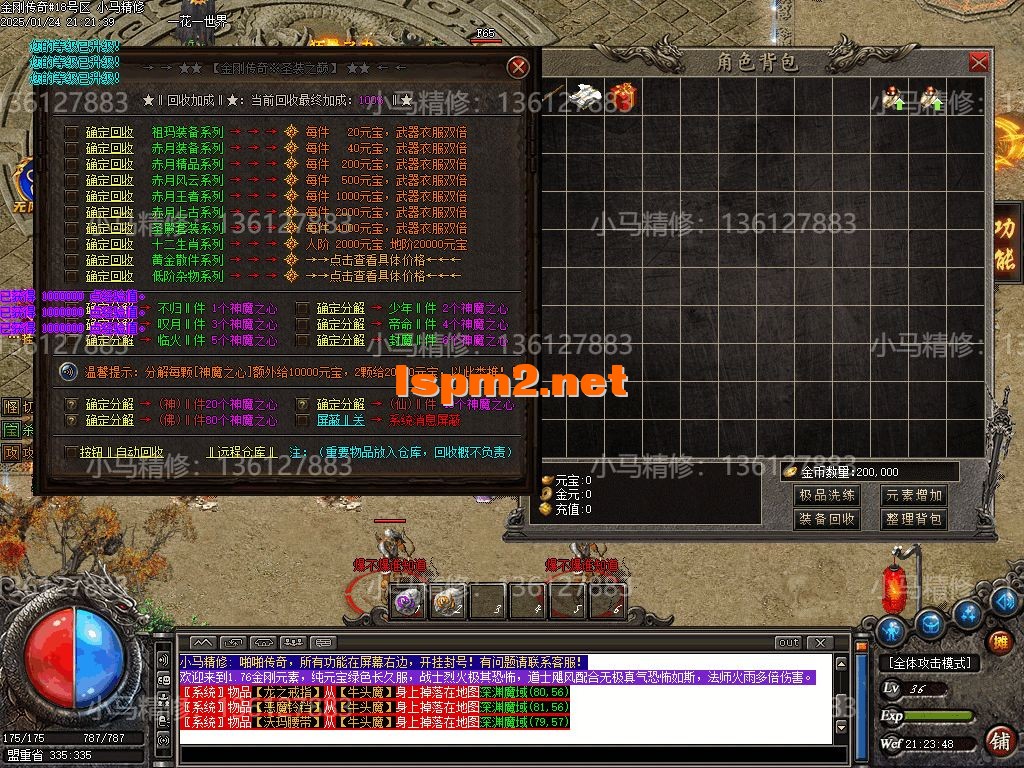The height and width of the screenshot is (768, 1024).
Task: Use the purple orb in the first hotbar slot
Action: pos(407,602)
